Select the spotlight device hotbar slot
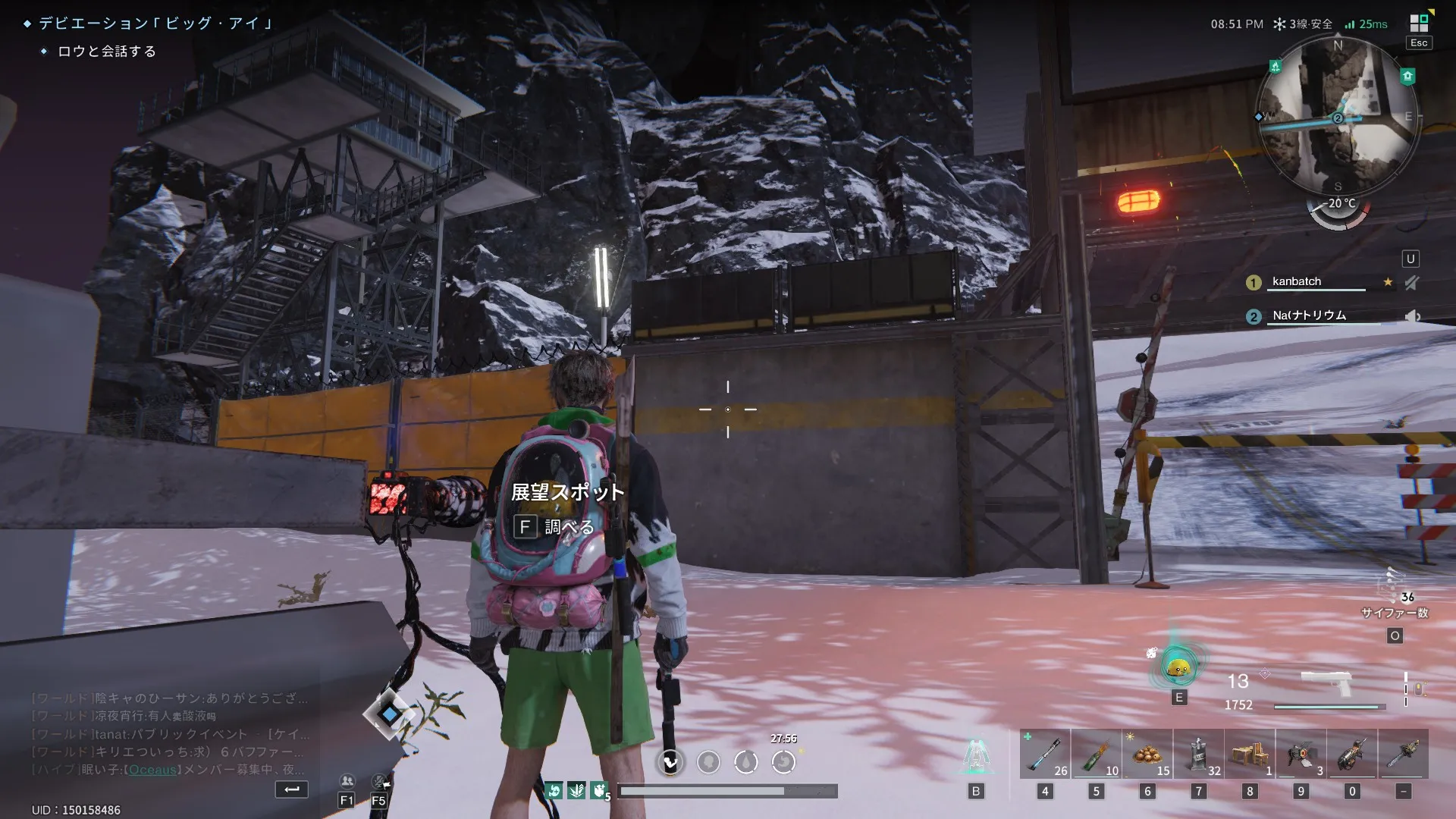1456x819 pixels. (x=1301, y=754)
